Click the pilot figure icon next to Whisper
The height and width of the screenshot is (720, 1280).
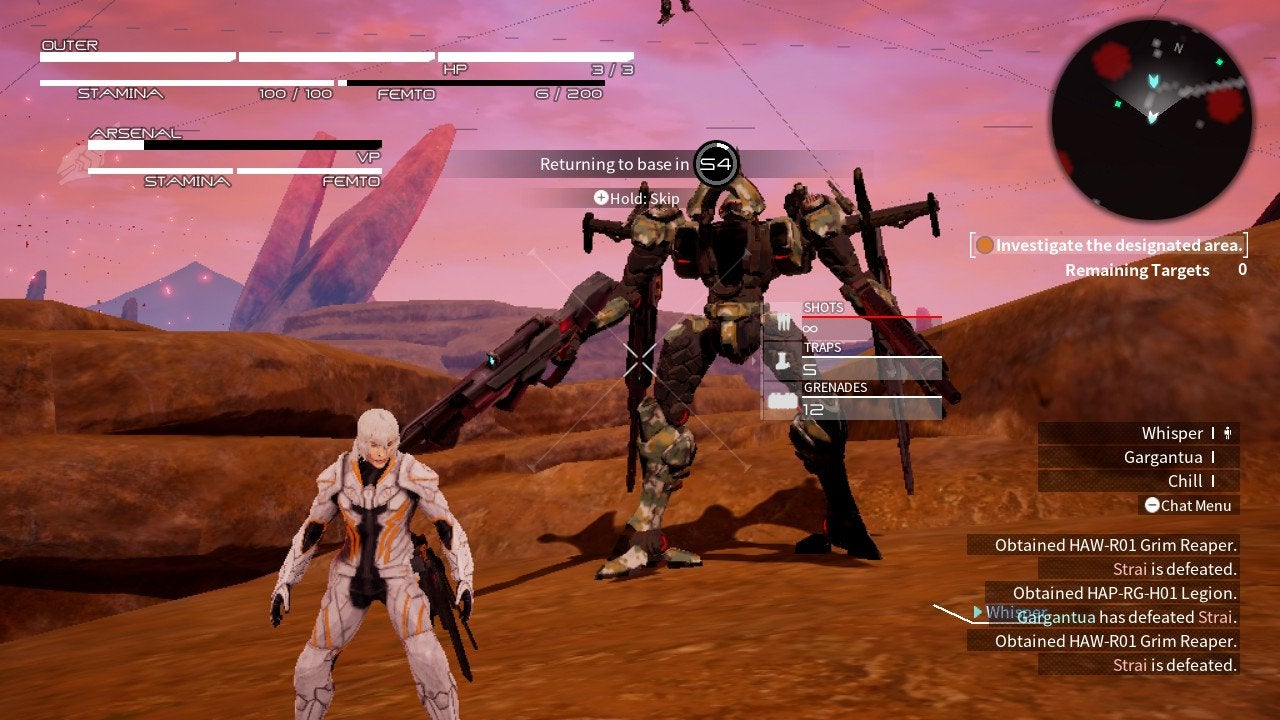[x=1227, y=433]
